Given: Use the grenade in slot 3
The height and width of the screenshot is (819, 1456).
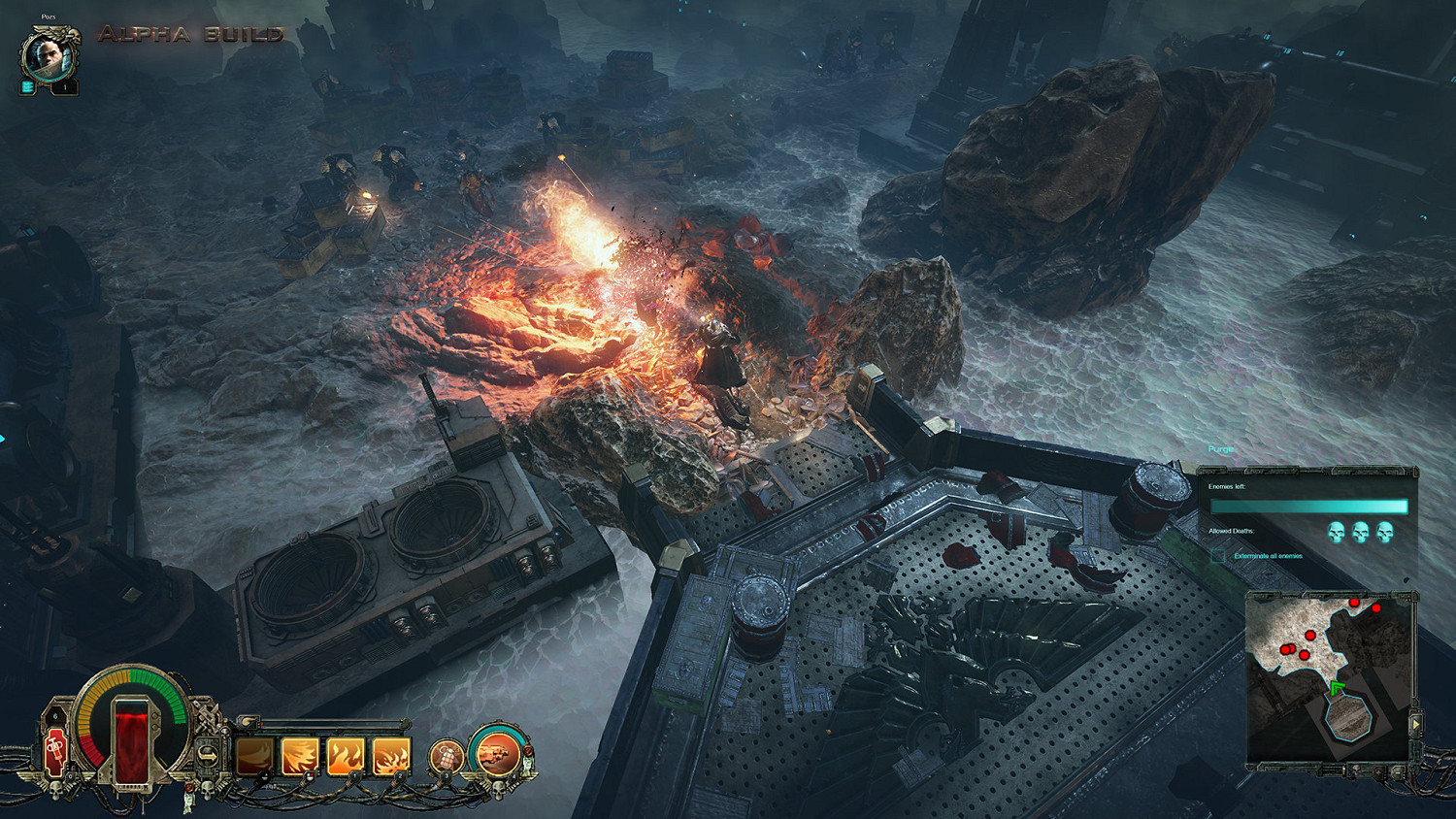Looking at the screenshot, I should click(447, 756).
